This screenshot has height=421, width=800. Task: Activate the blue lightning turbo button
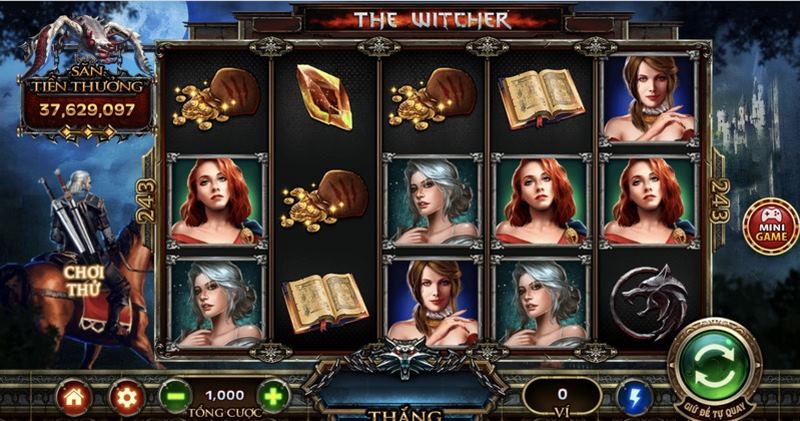point(634,398)
